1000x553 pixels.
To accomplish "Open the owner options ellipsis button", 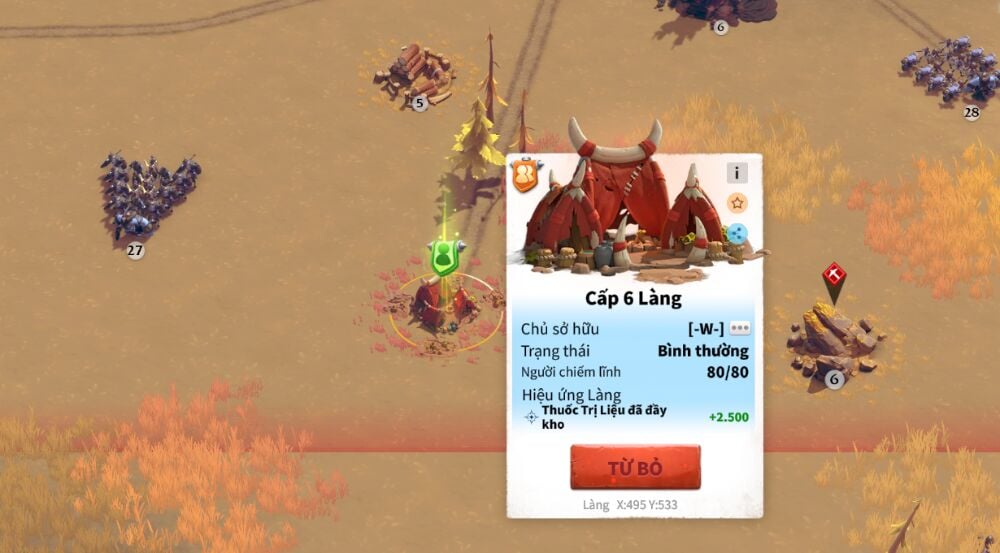I will tap(740, 328).
